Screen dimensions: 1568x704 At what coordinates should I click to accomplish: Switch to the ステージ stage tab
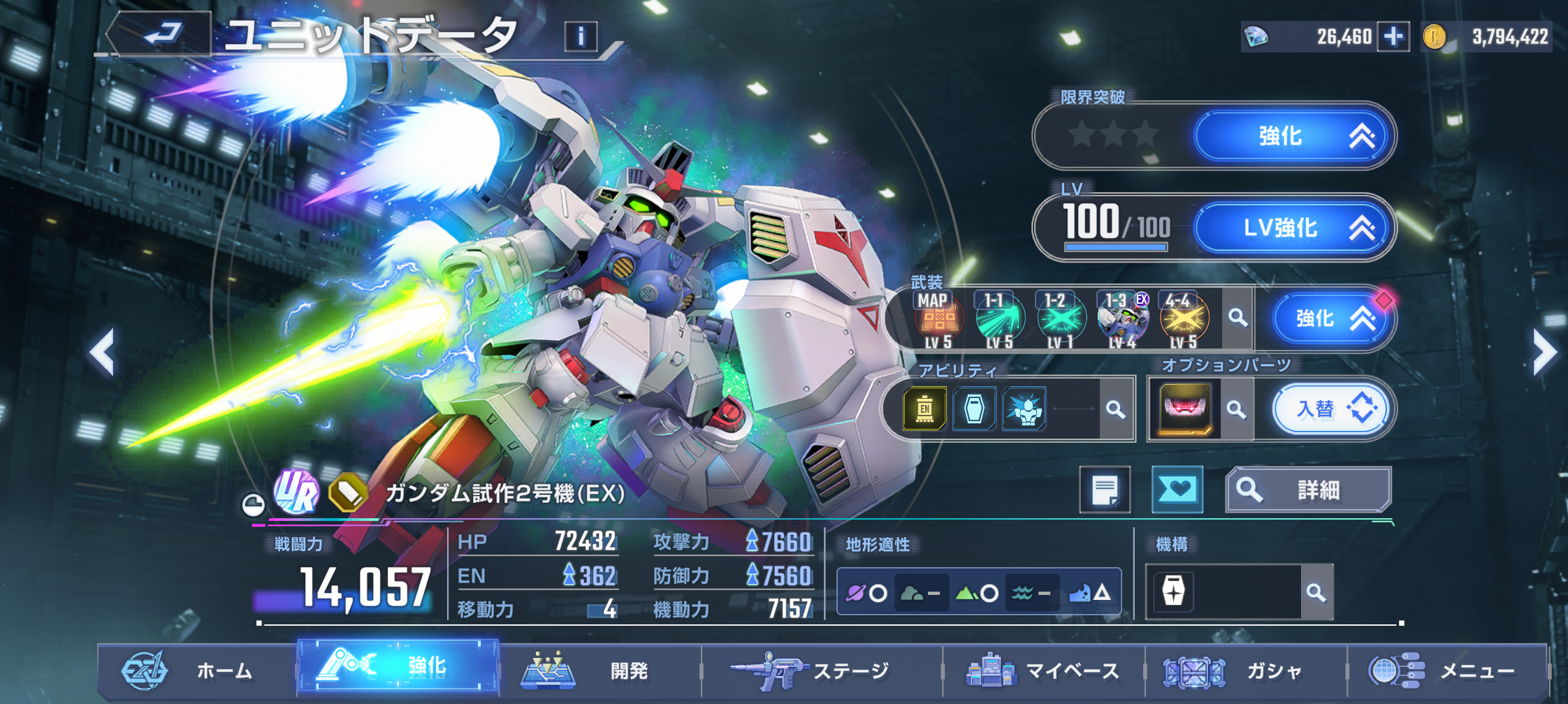(821, 671)
